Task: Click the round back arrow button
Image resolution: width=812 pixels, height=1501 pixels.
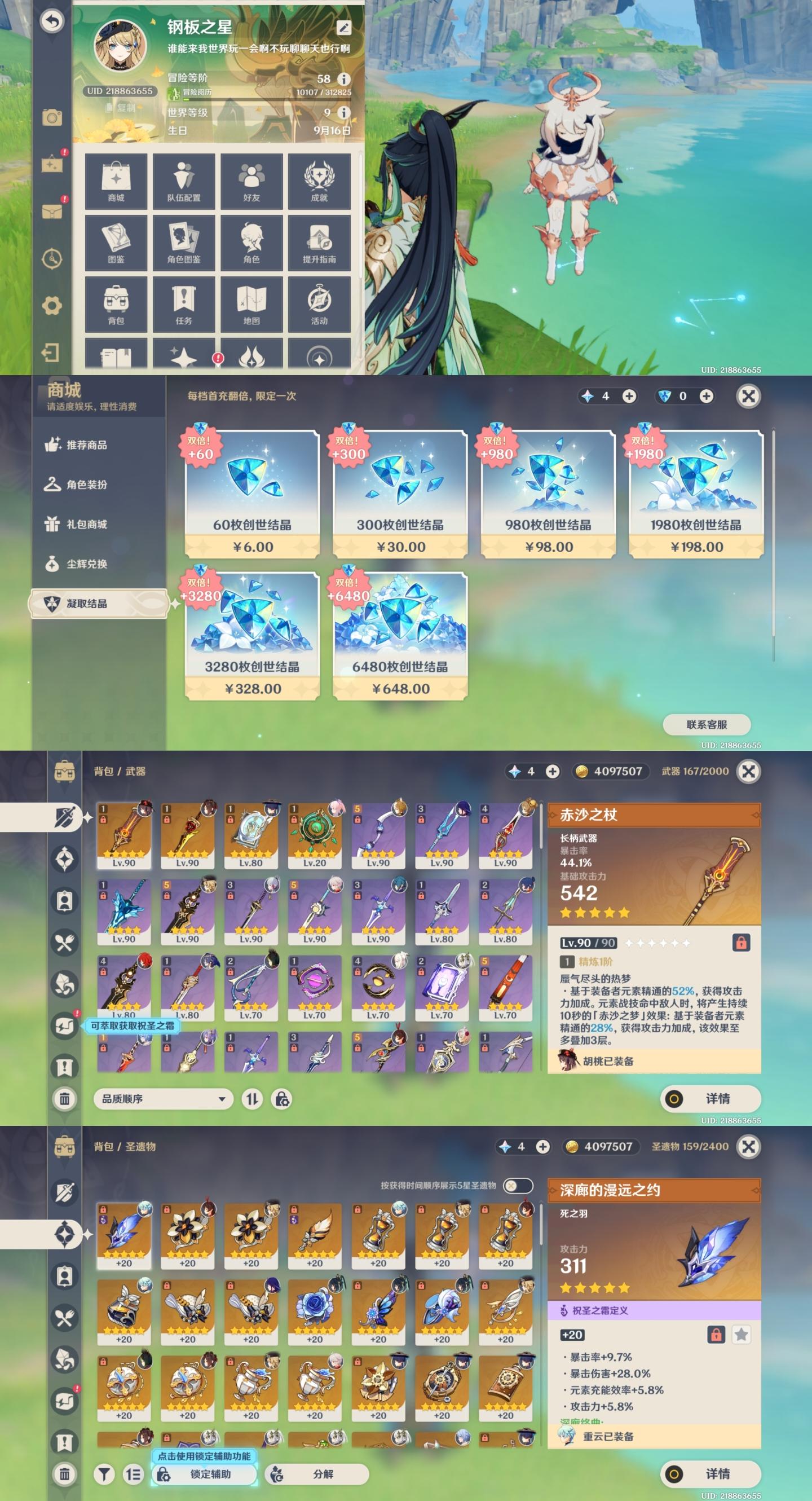Action: pos(52,21)
